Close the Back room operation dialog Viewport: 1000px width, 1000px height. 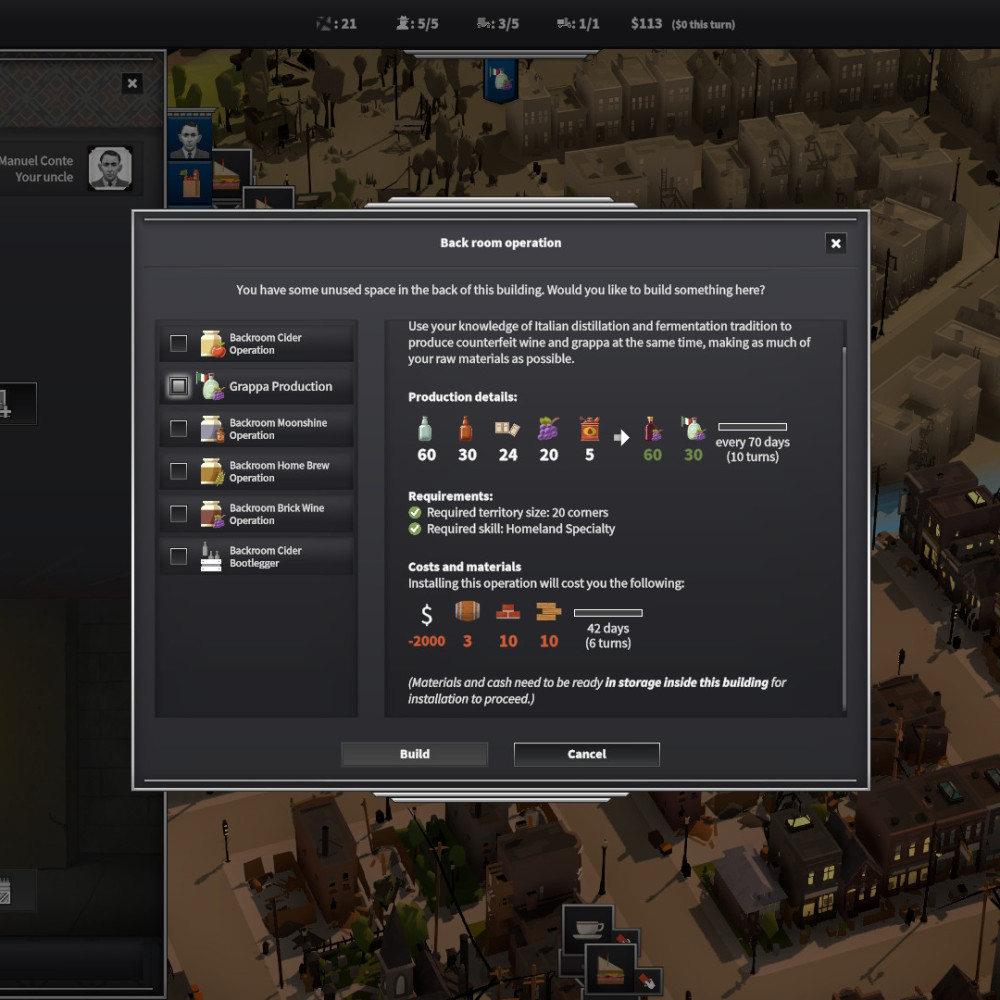(836, 243)
